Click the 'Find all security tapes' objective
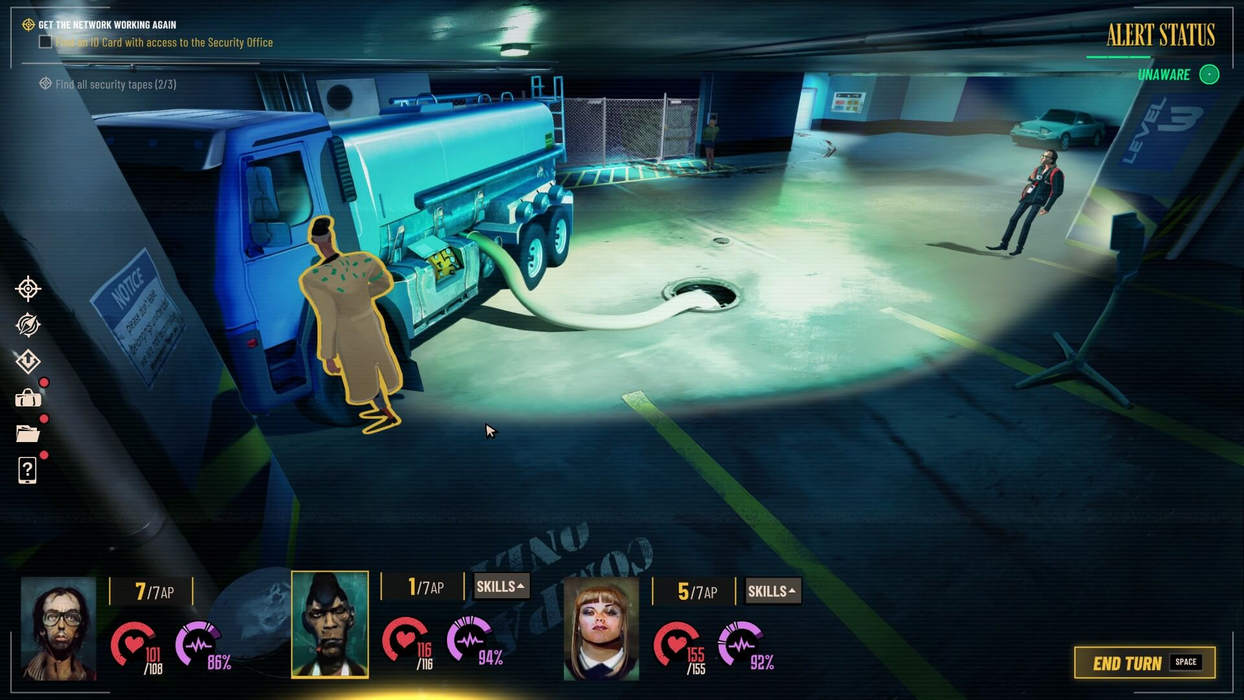This screenshot has width=1244, height=700. [115, 84]
